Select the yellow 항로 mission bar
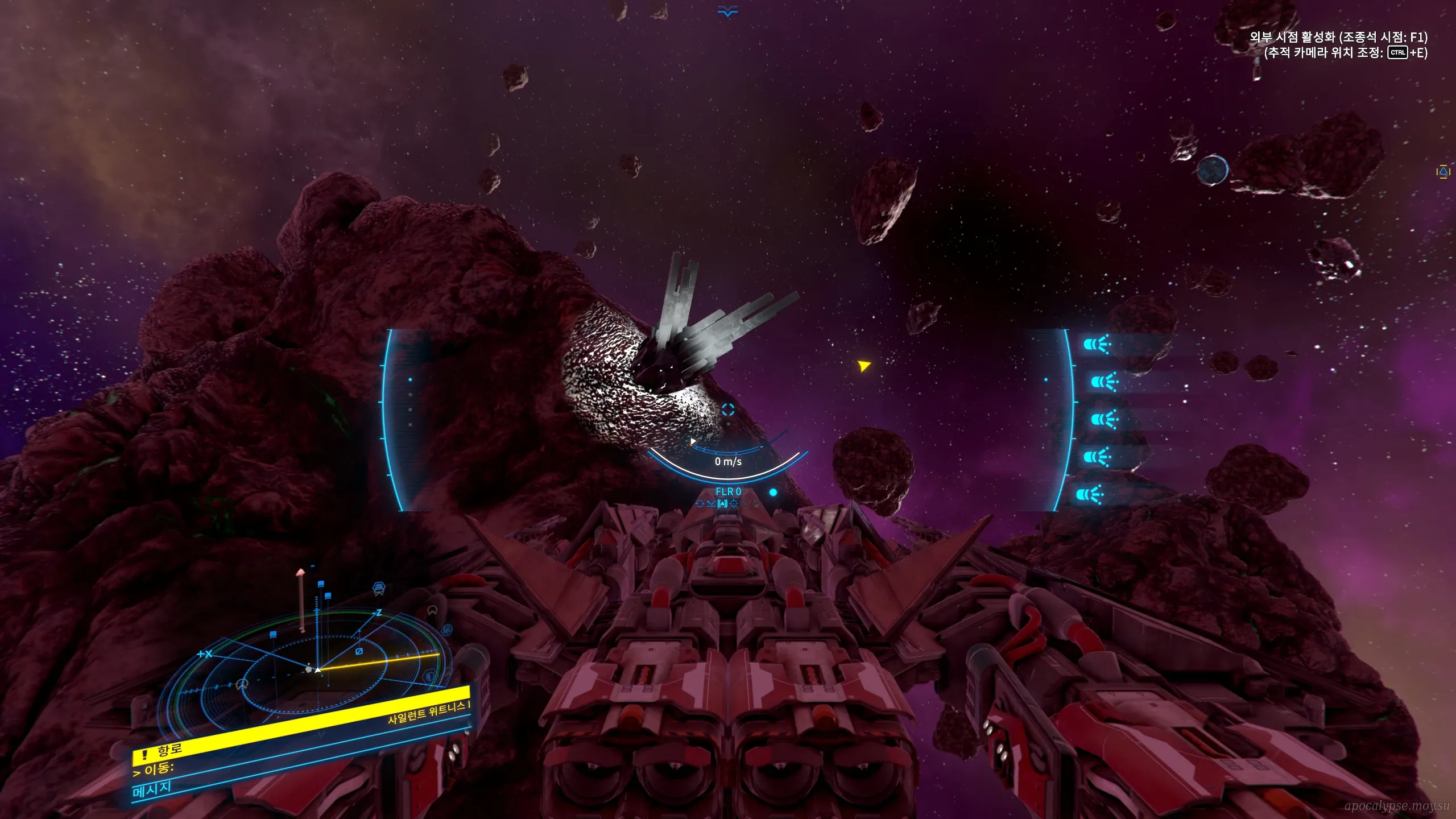Image resolution: width=1456 pixels, height=819 pixels. coord(301,723)
